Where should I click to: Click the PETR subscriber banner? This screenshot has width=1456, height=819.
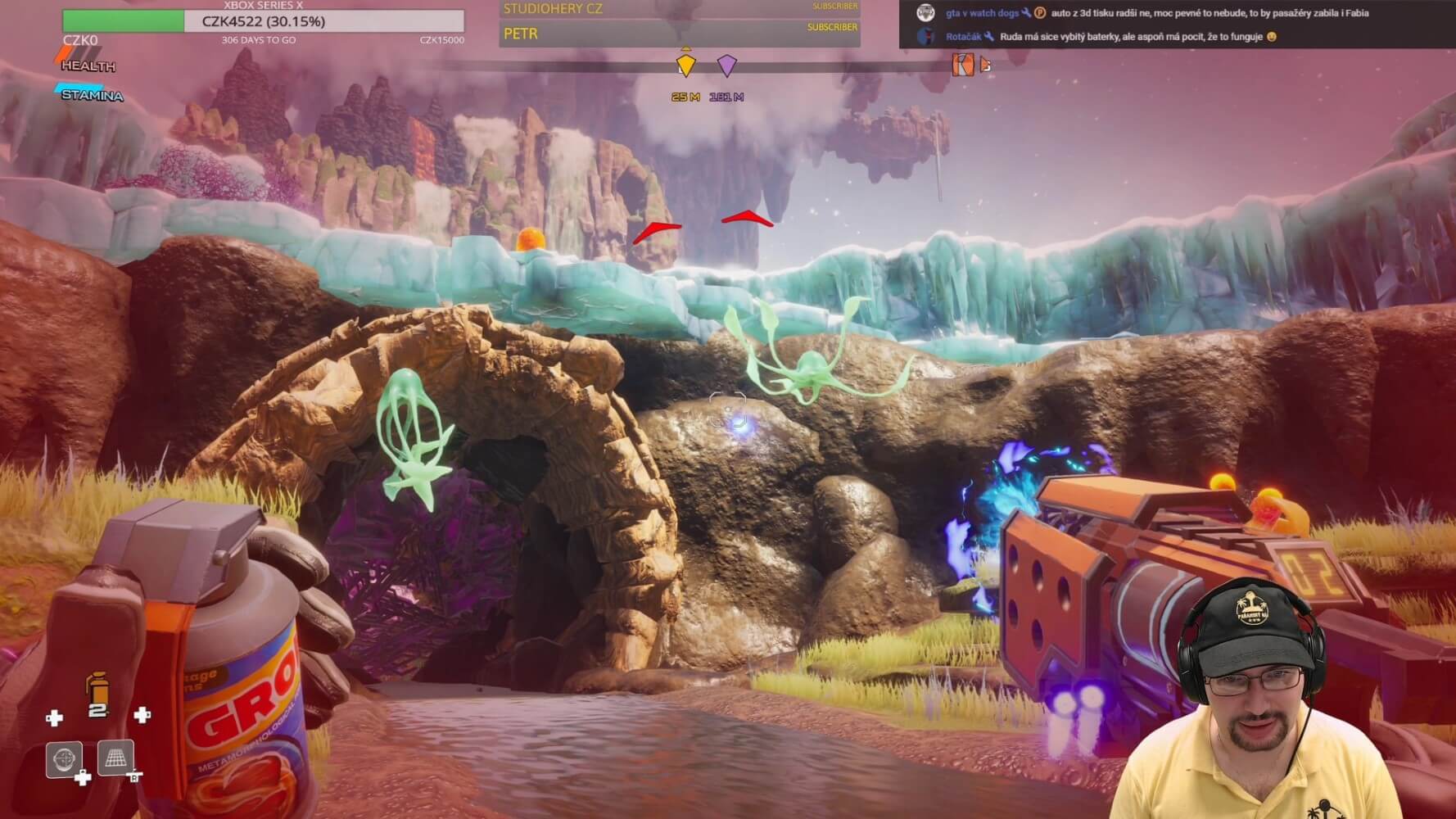(680, 34)
